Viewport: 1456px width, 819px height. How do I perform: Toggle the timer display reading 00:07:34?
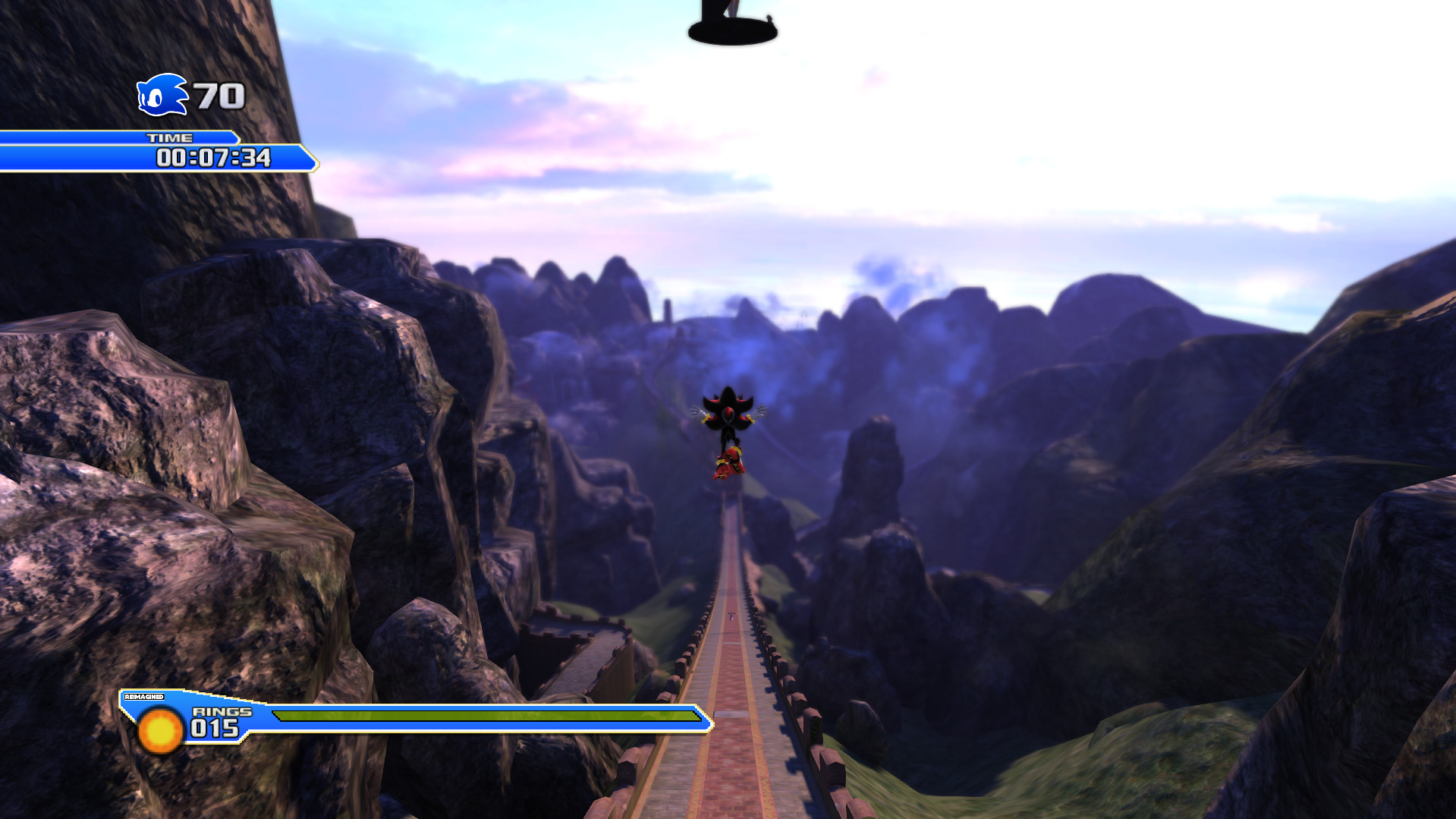(215, 159)
